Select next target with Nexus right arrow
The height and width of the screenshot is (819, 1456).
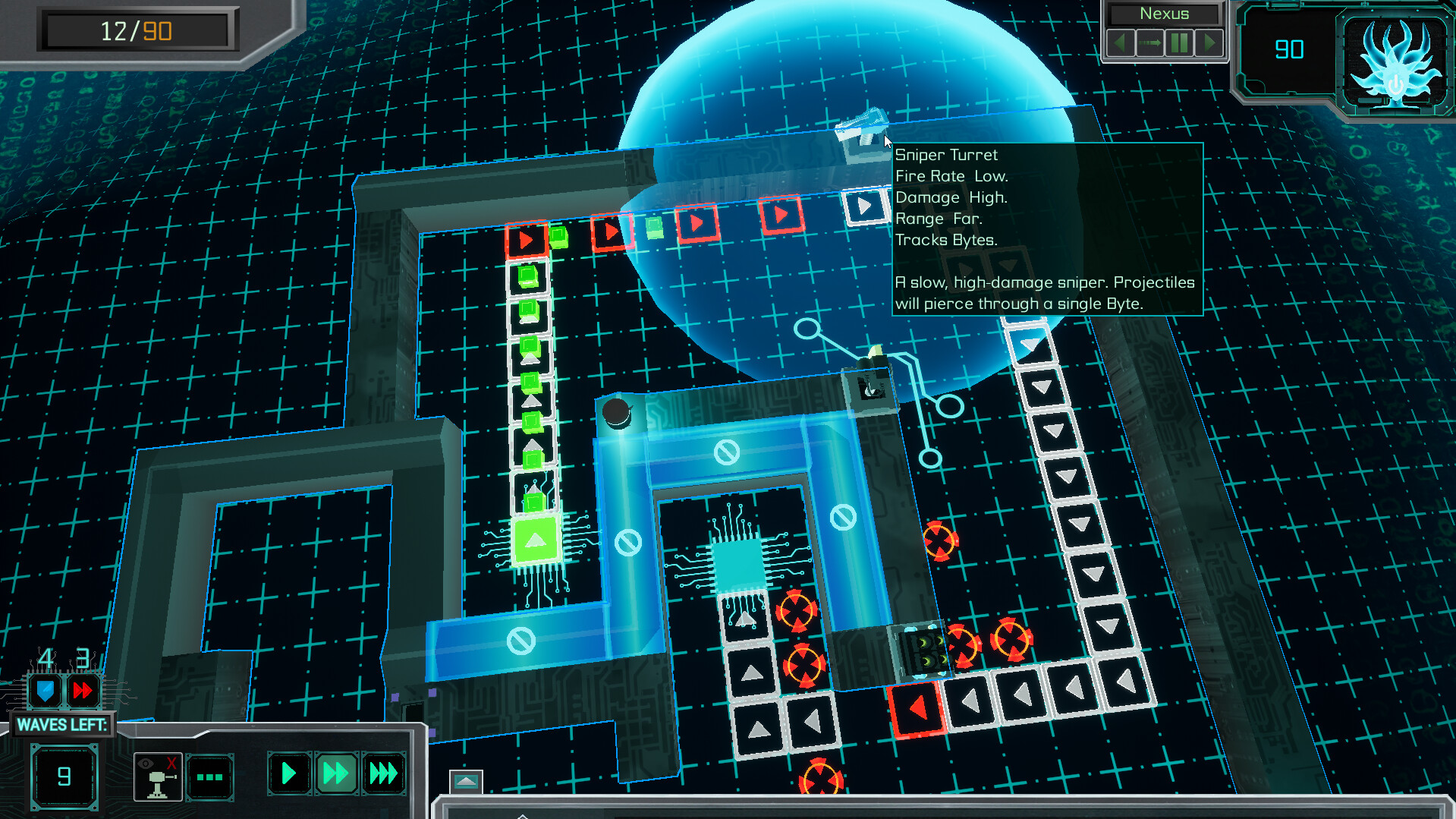[x=1209, y=43]
